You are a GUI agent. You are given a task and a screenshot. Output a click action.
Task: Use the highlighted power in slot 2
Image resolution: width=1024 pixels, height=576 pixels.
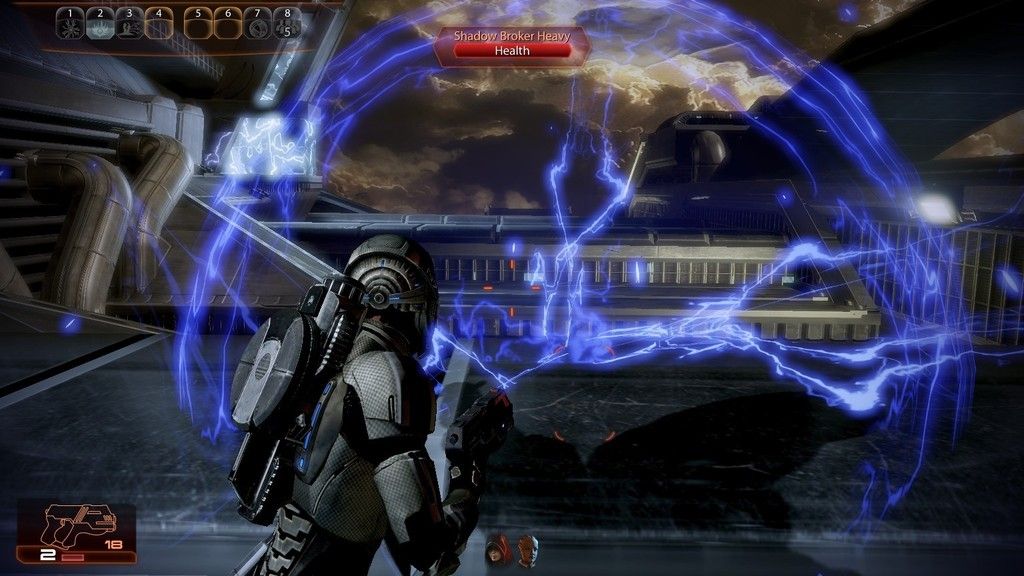98,24
